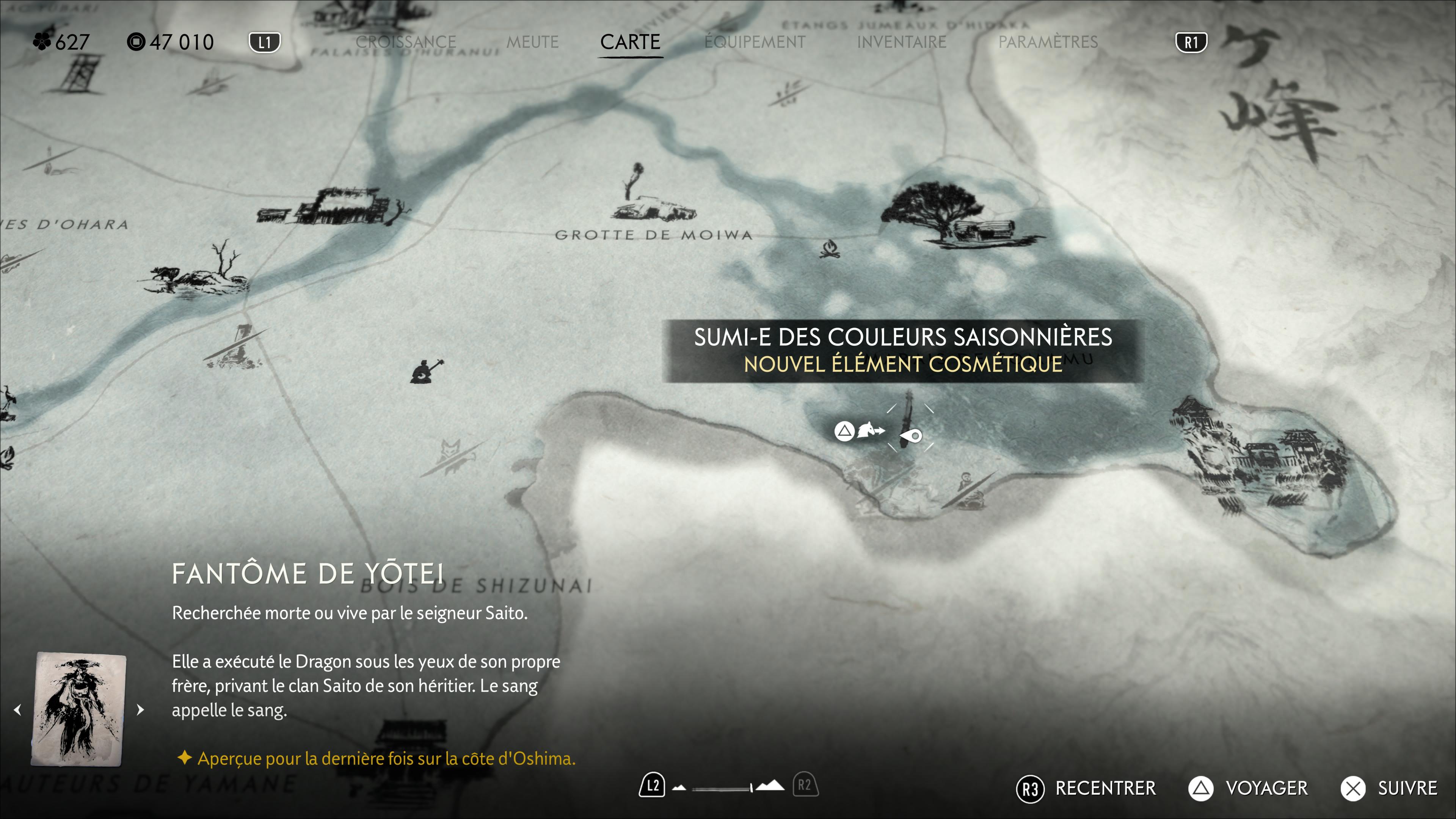Fast travel using Voyager

point(1248,789)
